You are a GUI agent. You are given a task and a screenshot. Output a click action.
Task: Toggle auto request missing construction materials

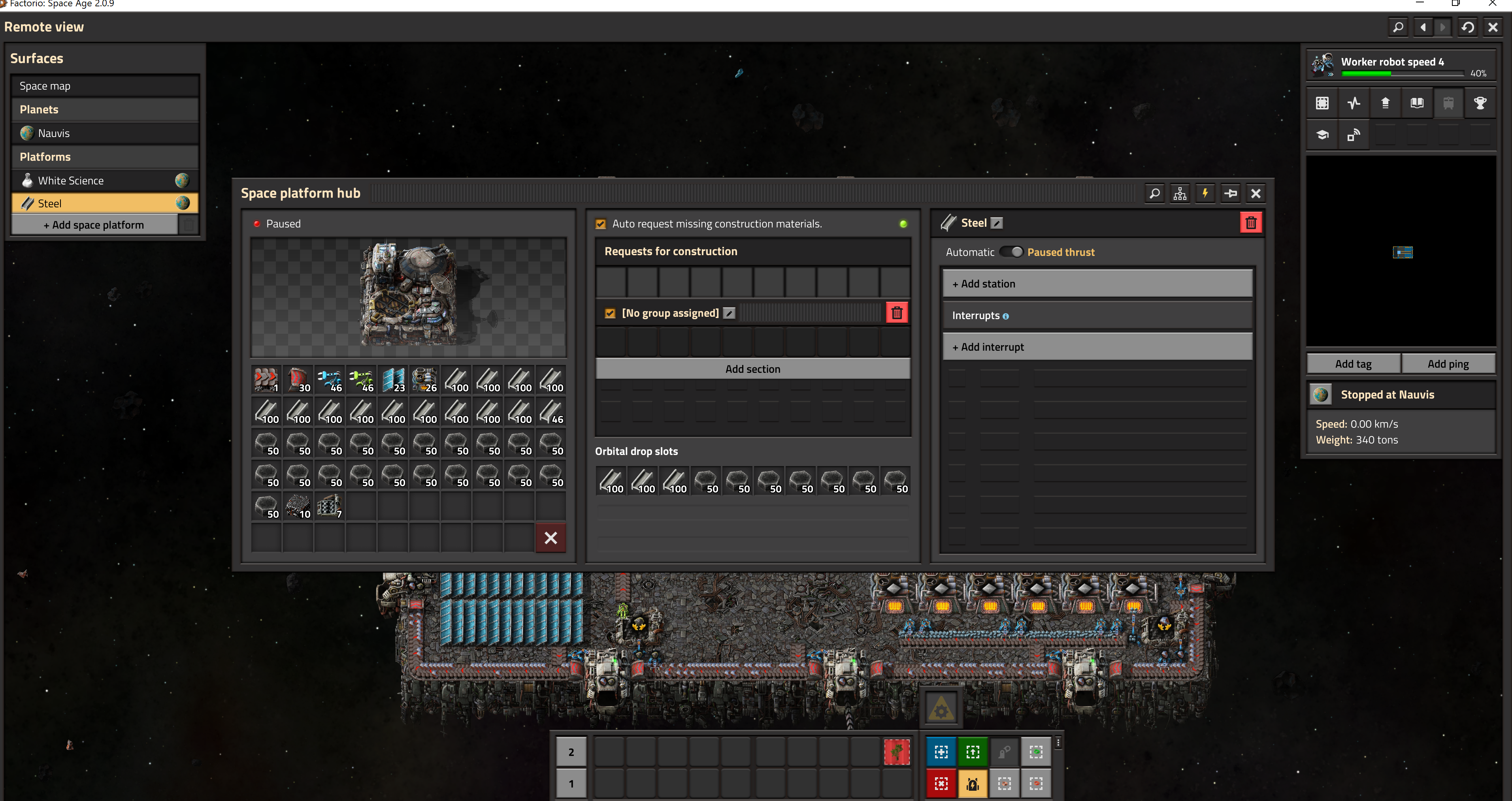(x=600, y=224)
